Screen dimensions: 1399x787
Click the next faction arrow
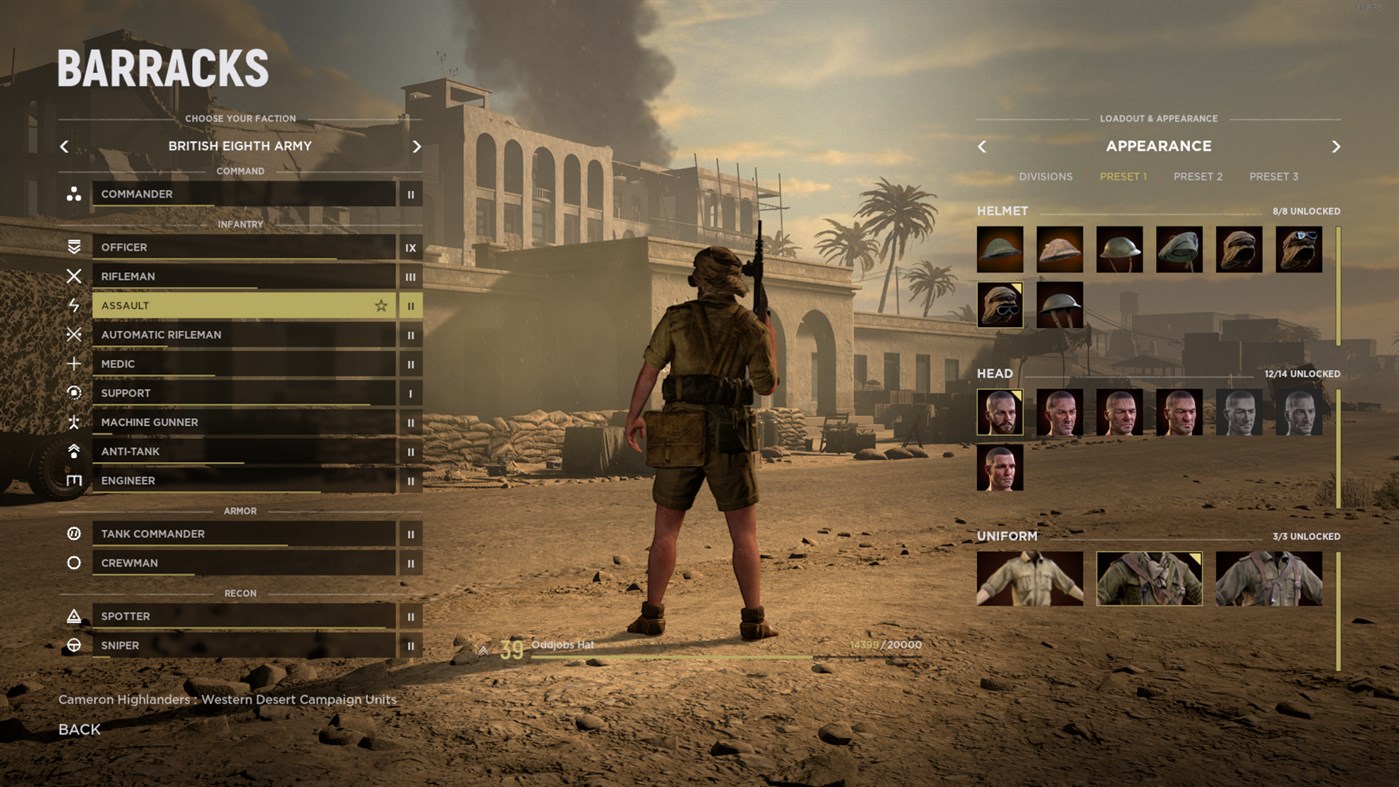point(417,146)
